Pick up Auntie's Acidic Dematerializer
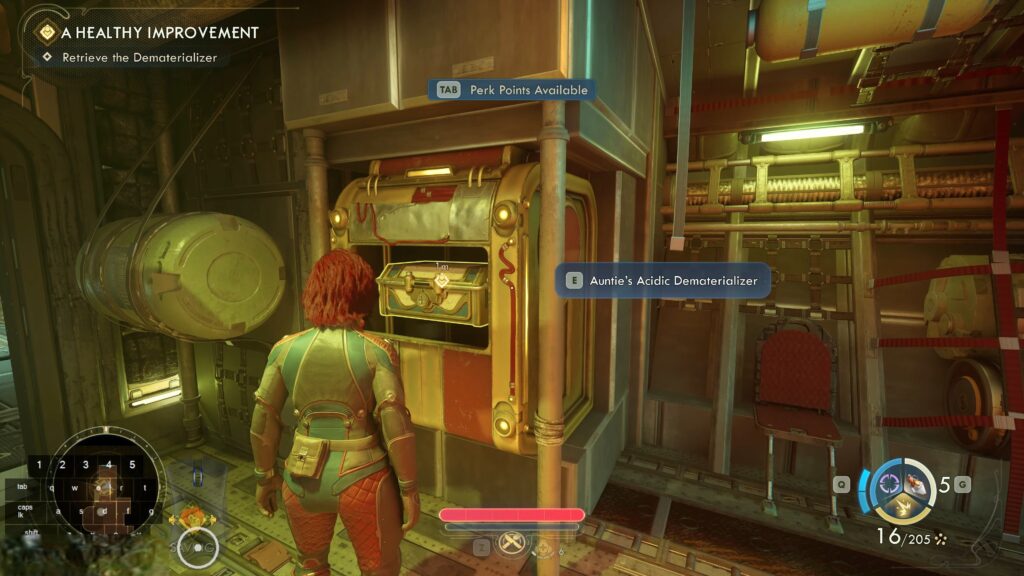Image resolution: width=1024 pixels, height=576 pixels. [x=662, y=281]
